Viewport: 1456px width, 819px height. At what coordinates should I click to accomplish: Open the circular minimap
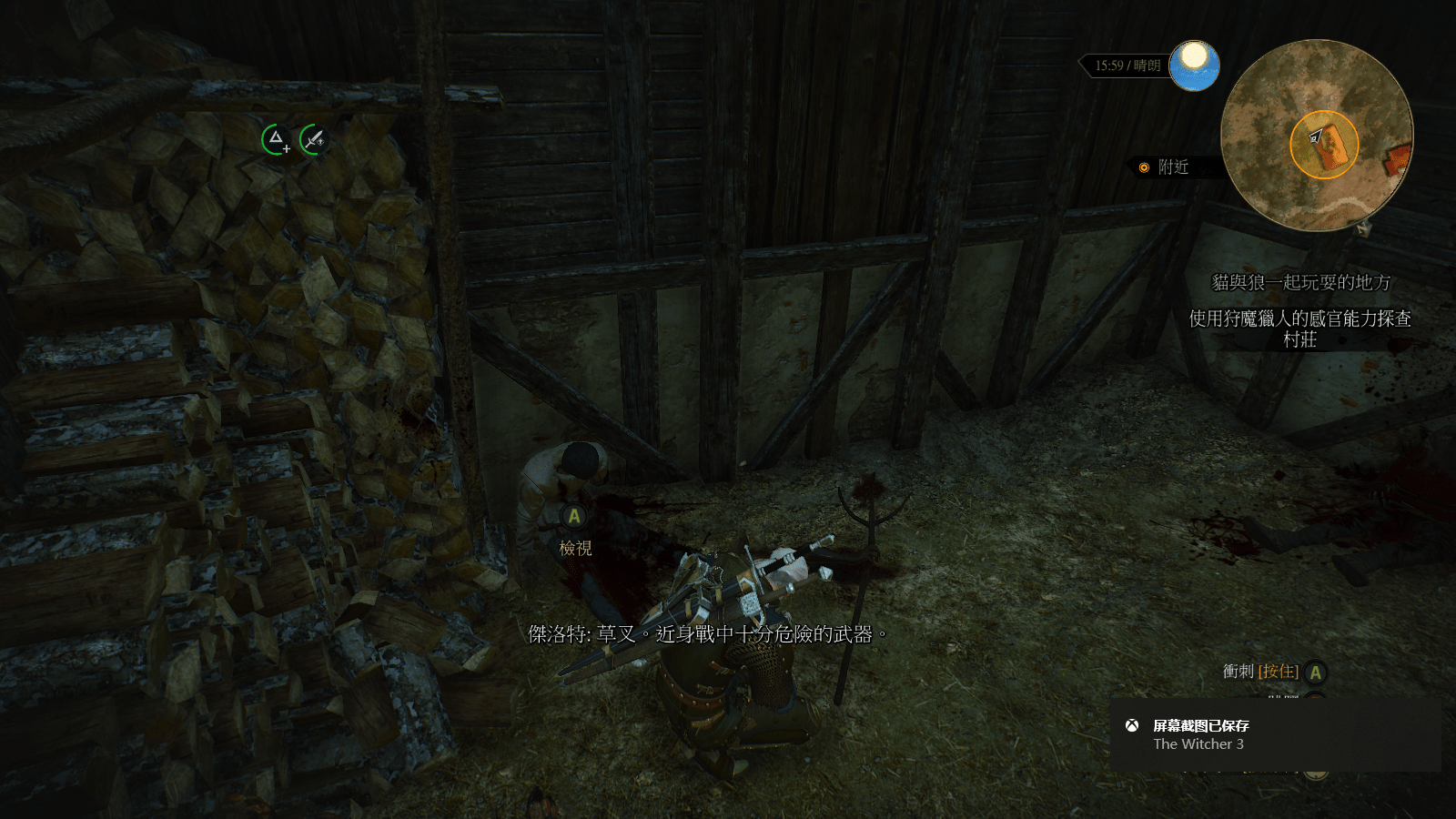(1316, 135)
